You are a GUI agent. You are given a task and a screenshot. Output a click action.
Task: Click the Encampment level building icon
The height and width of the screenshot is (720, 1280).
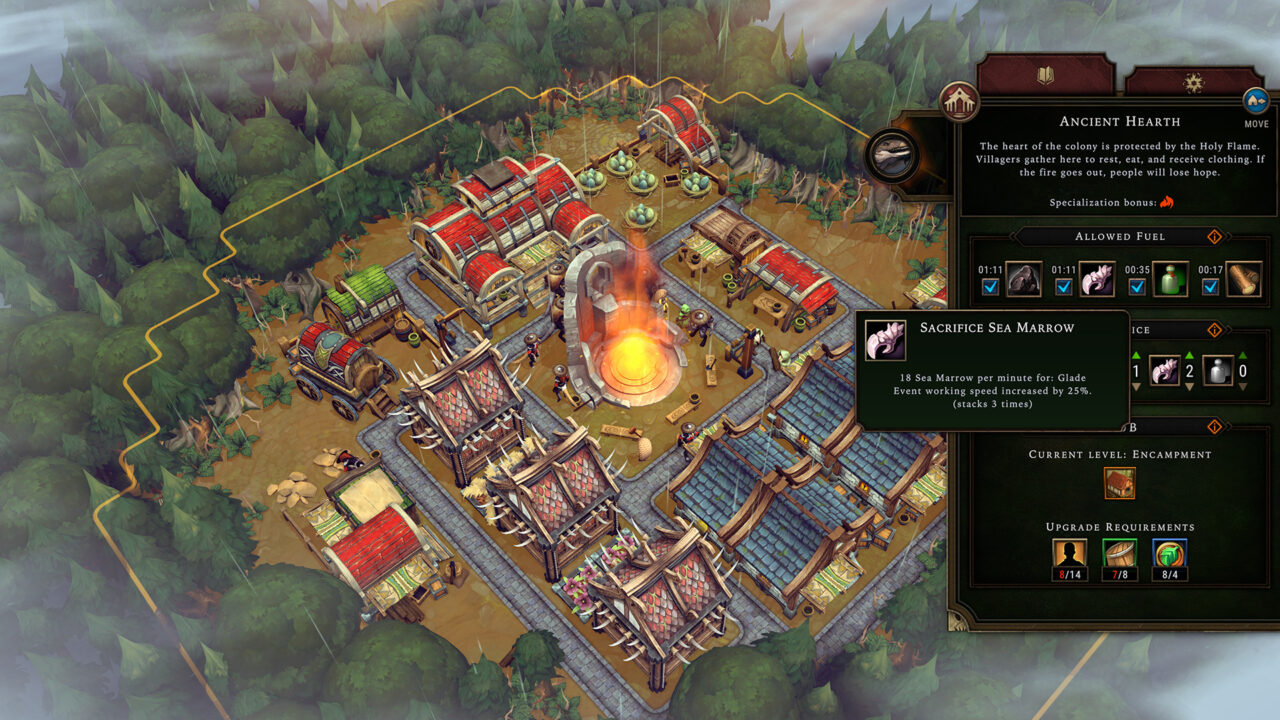point(1119,483)
